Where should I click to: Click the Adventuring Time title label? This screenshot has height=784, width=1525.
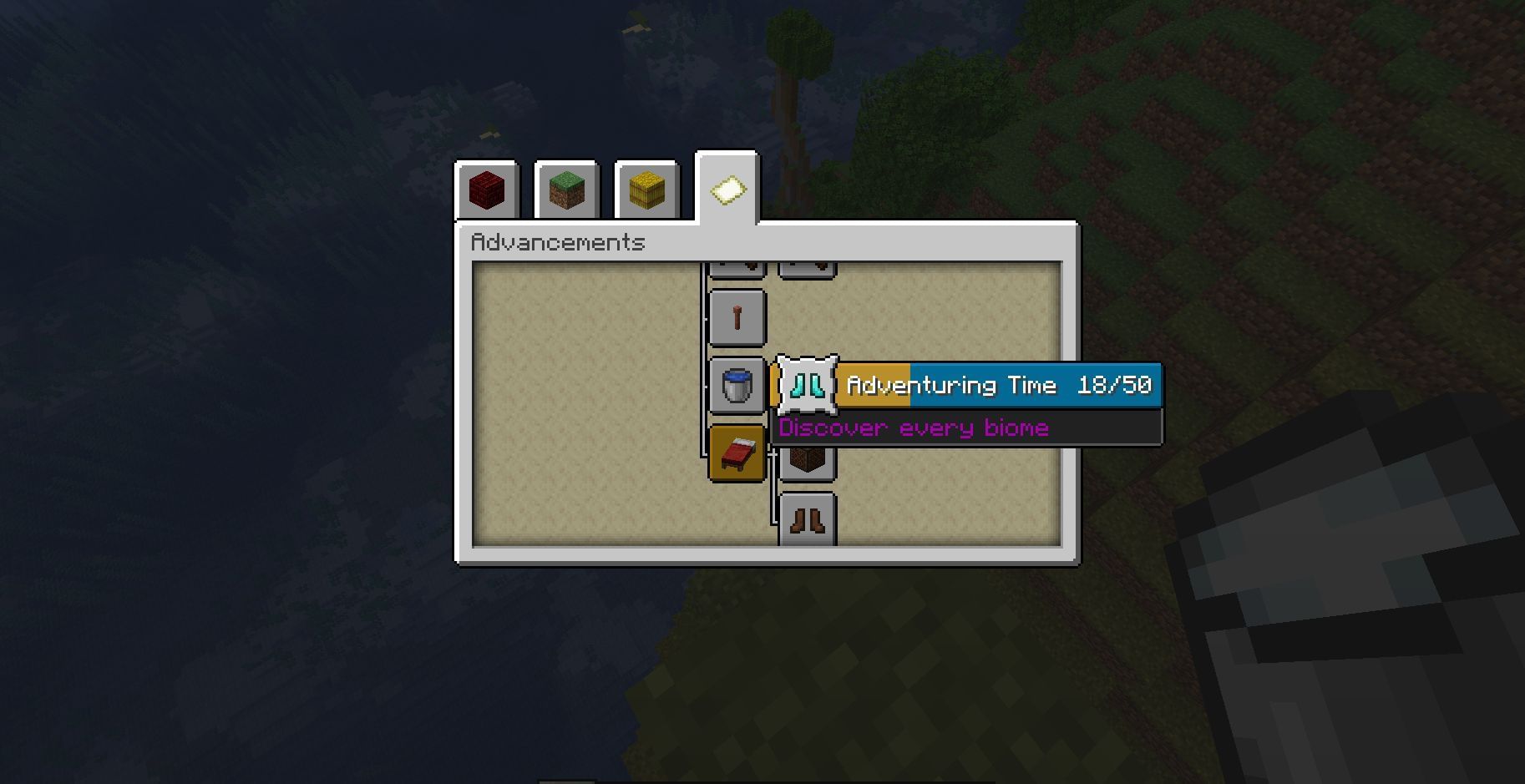[x=952, y=385]
